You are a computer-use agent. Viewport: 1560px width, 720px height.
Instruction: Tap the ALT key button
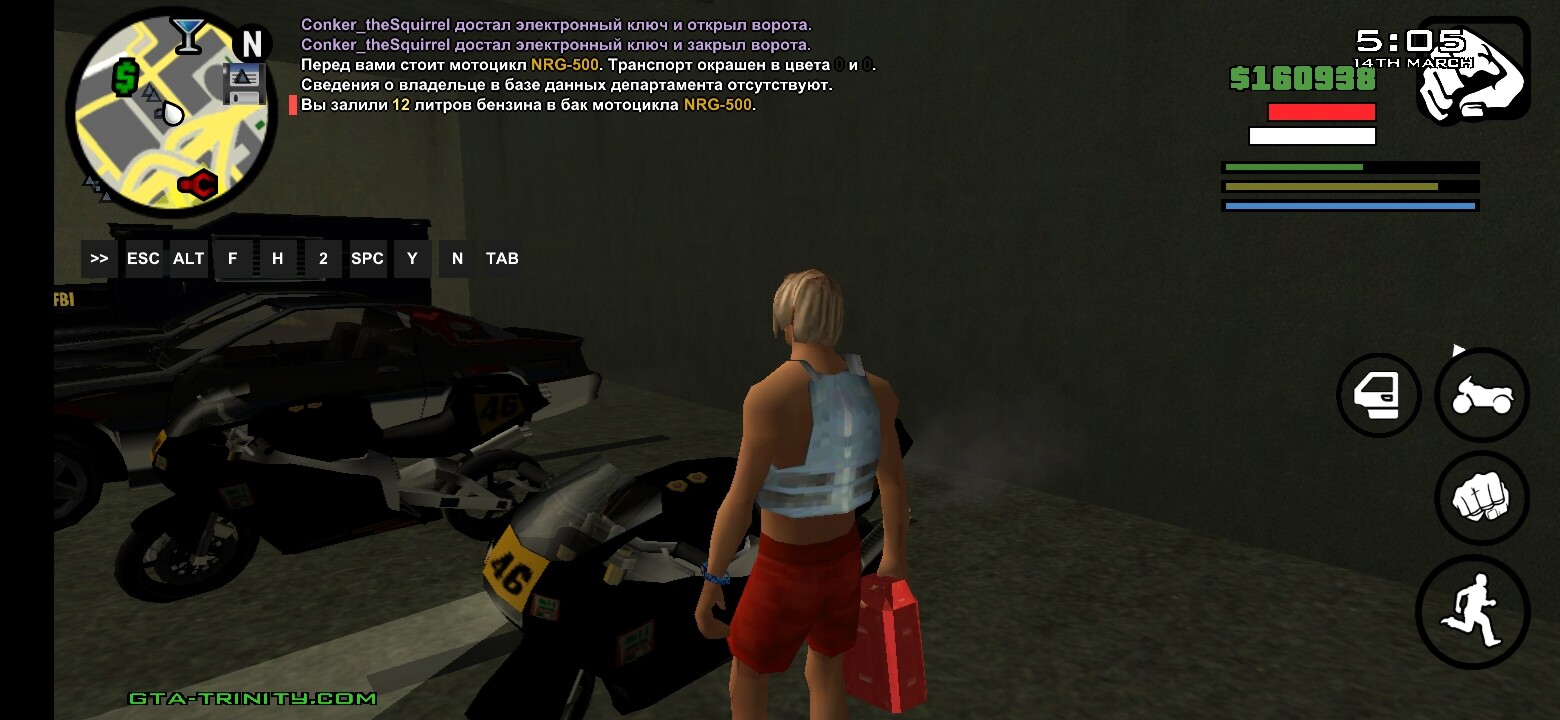[188, 258]
